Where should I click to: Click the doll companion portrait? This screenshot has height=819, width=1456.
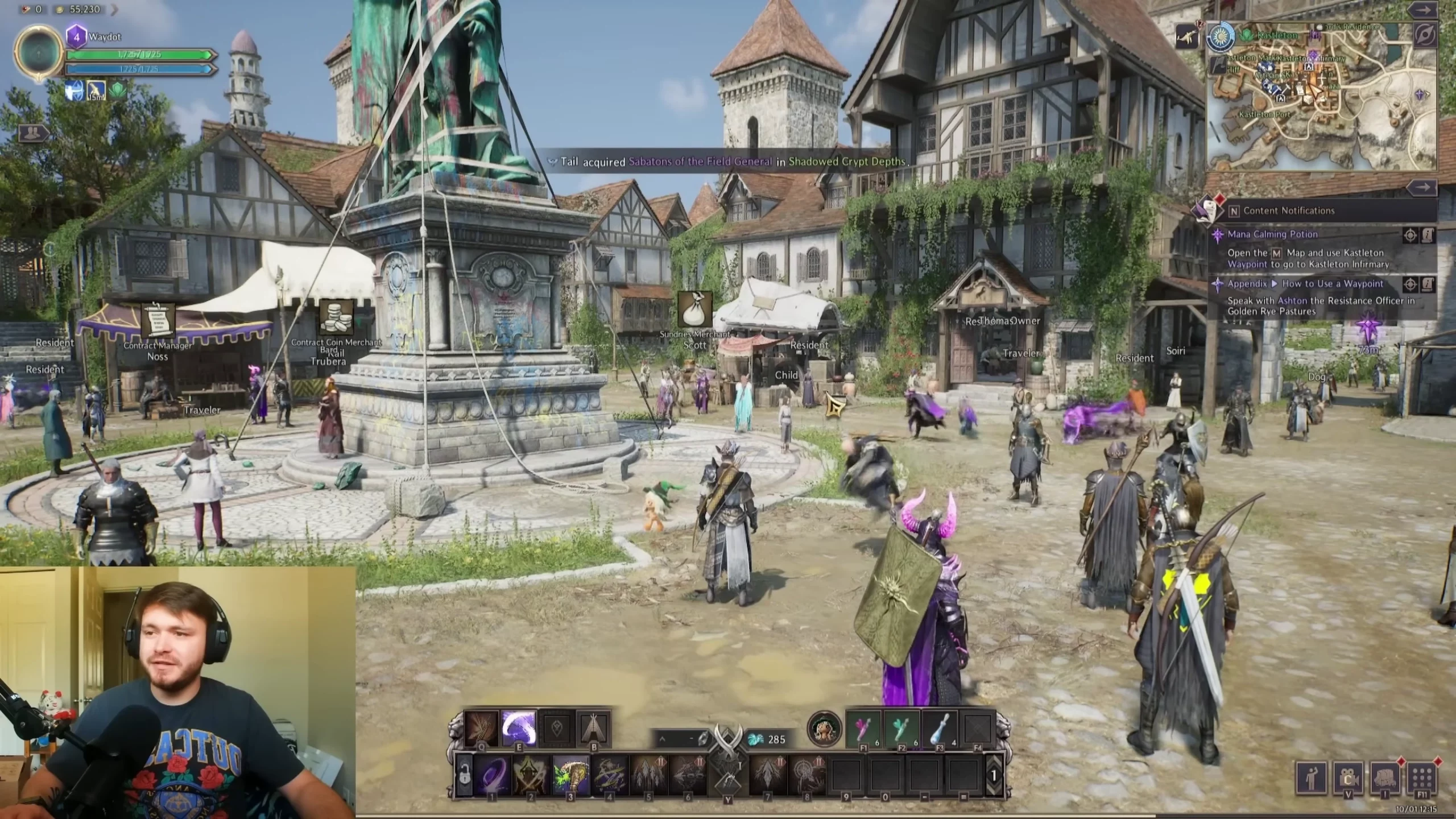824,729
